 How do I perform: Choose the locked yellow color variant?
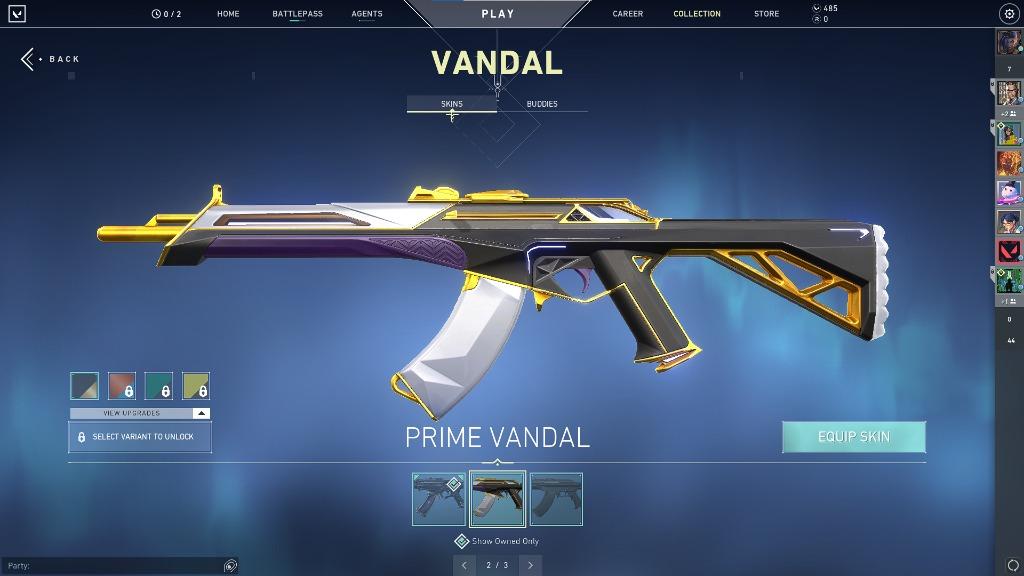click(x=196, y=386)
